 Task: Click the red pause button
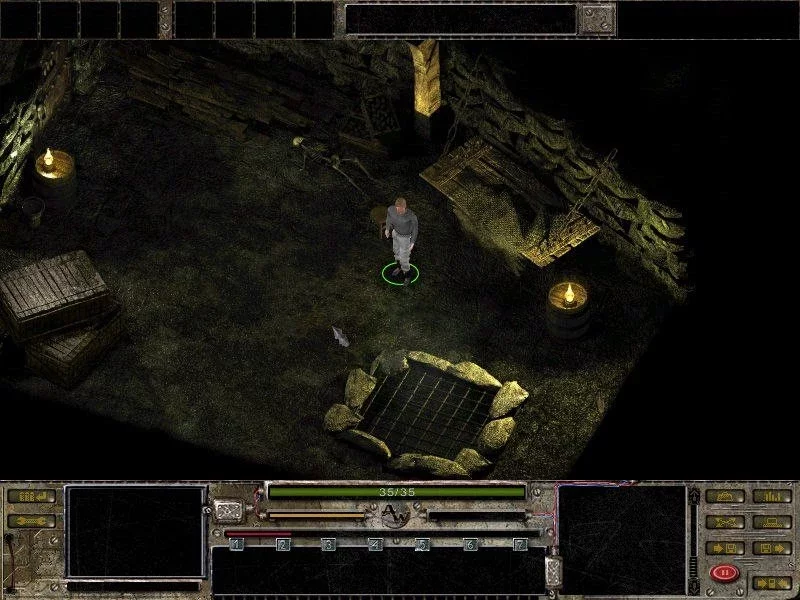pos(722,573)
